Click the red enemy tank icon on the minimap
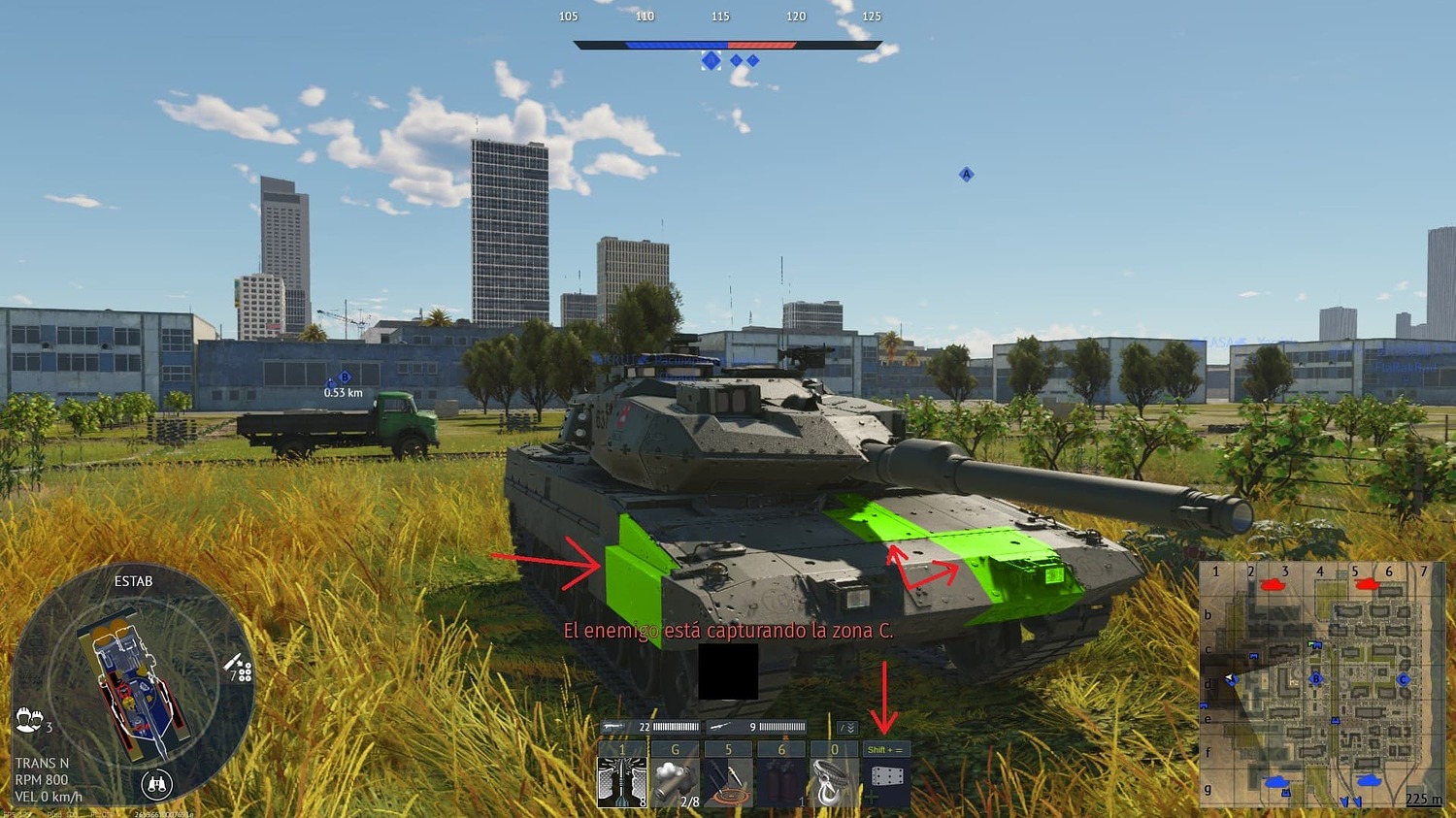The width and height of the screenshot is (1456, 818). coord(1273,584)
